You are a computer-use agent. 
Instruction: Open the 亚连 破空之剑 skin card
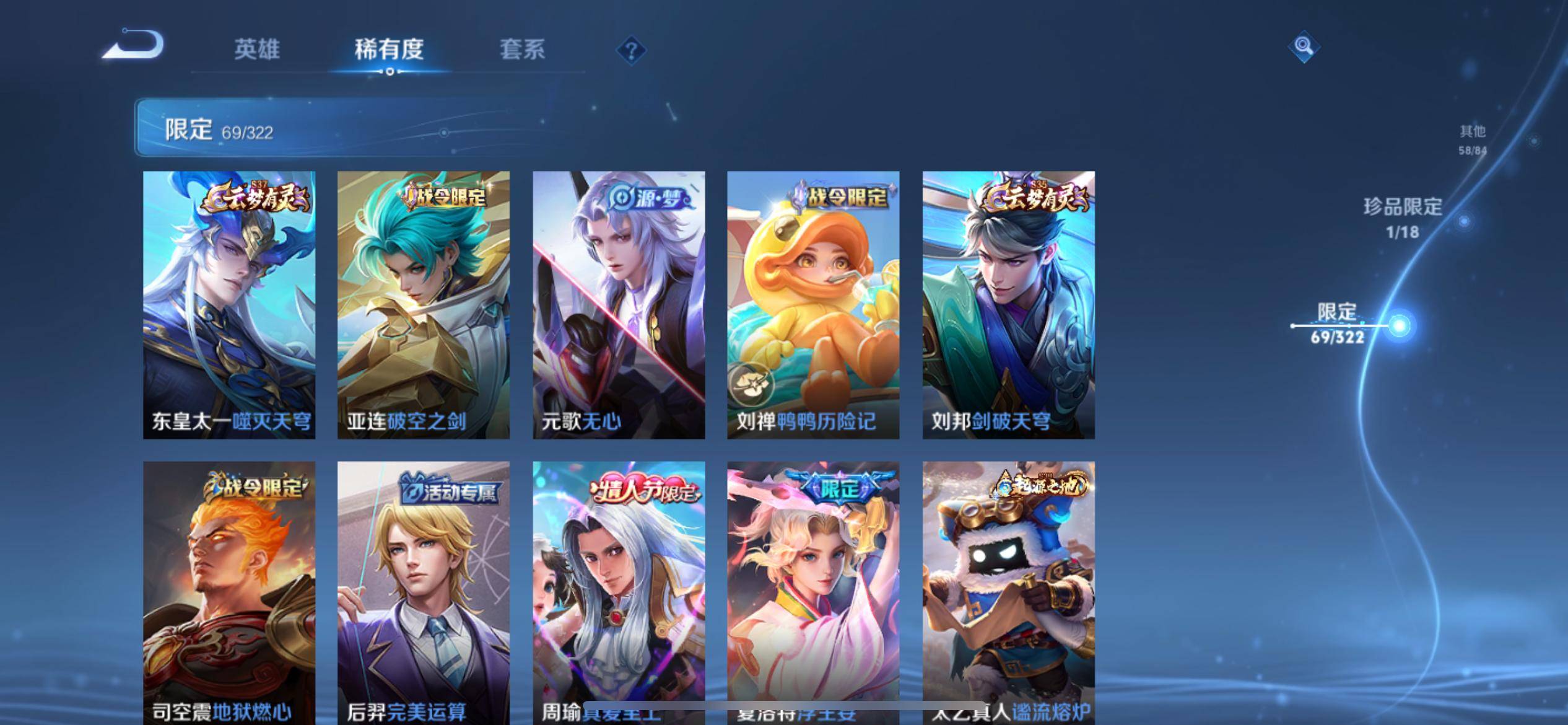424,305
